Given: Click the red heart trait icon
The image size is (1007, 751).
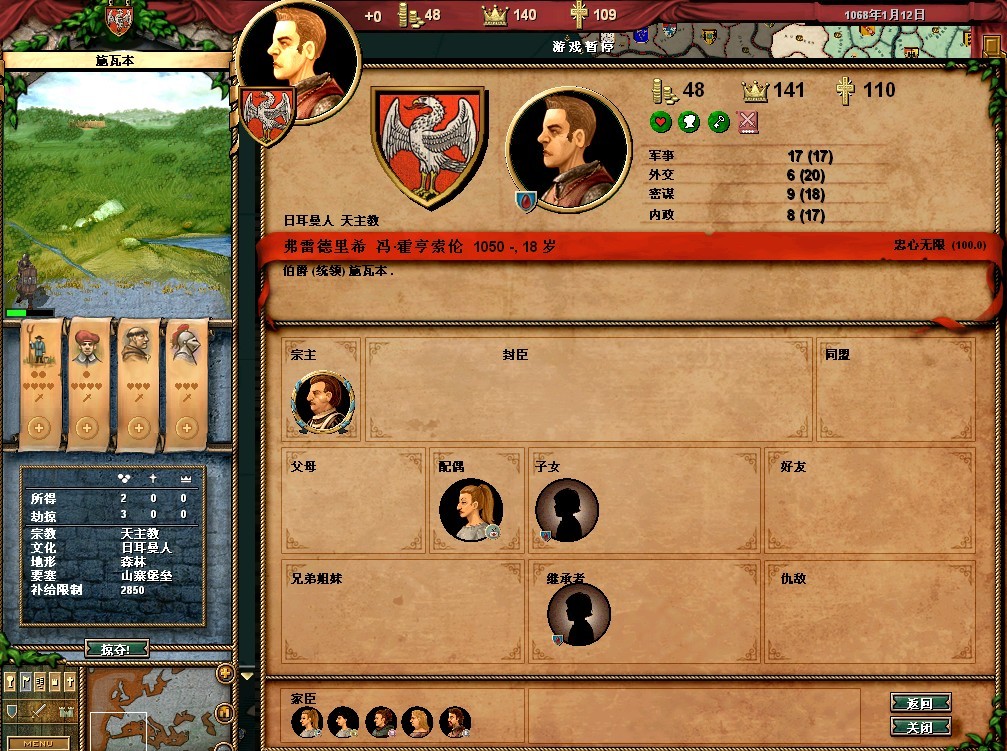Looking at the screenshot, I should (x=660, y=122).
